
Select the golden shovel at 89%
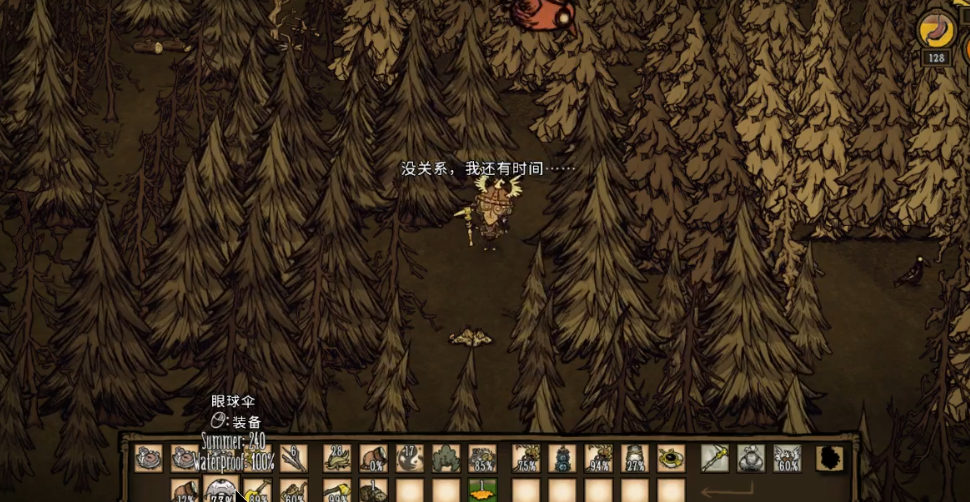(x=257, y=491)
